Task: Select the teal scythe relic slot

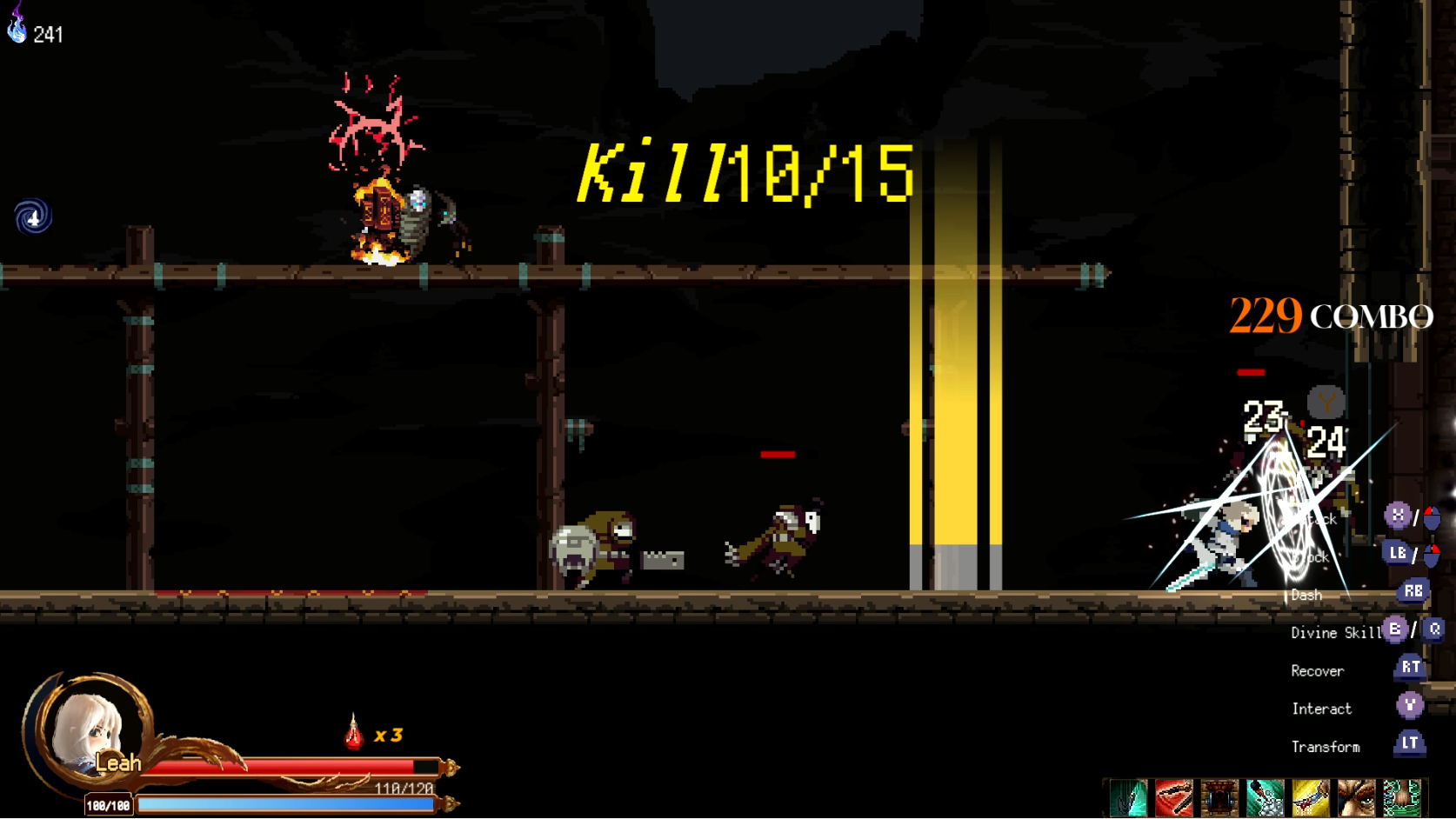Action: pyautogui.click(x=1128, y=798)
